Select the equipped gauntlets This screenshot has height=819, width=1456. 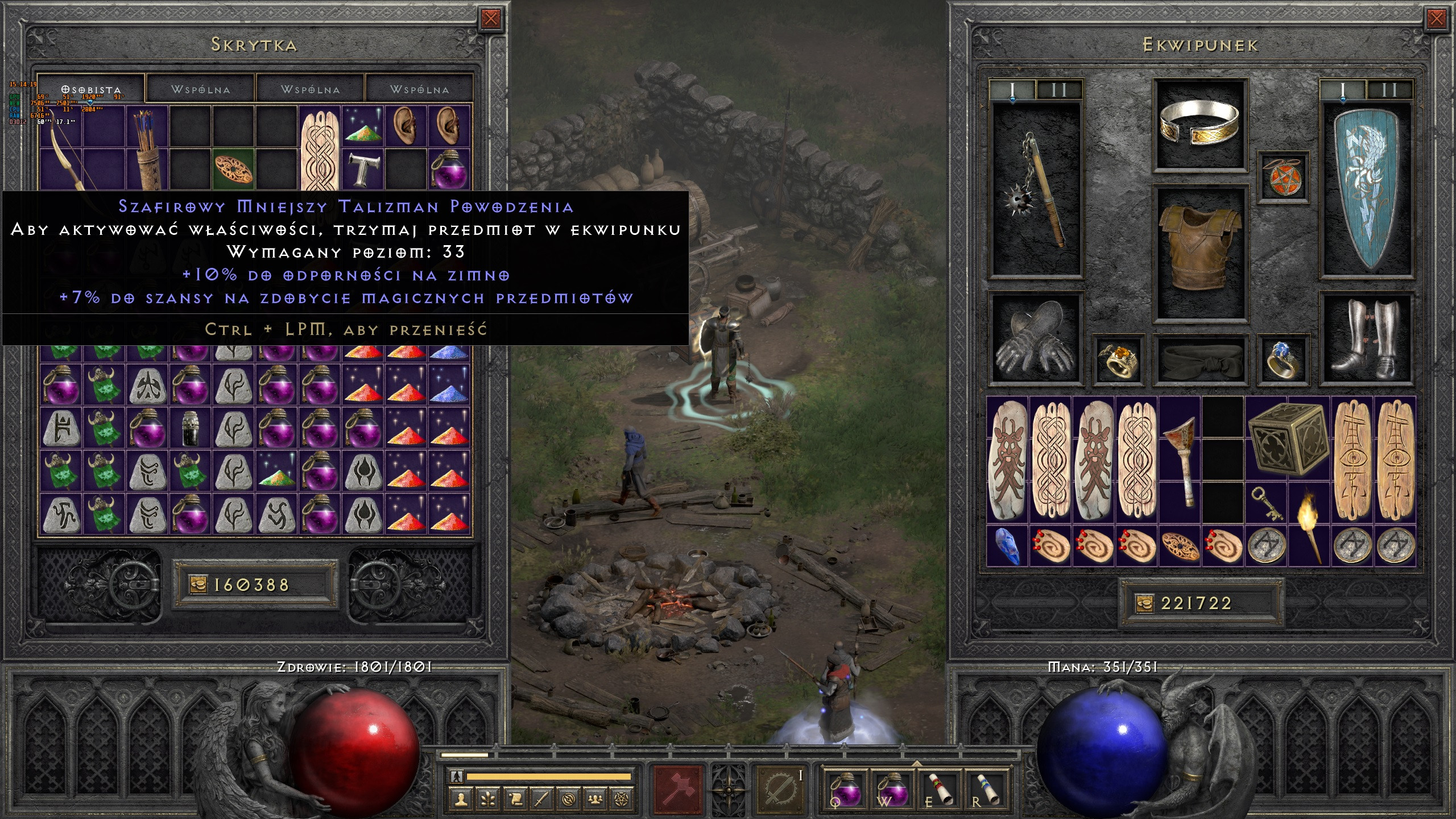pos(1036,340)
